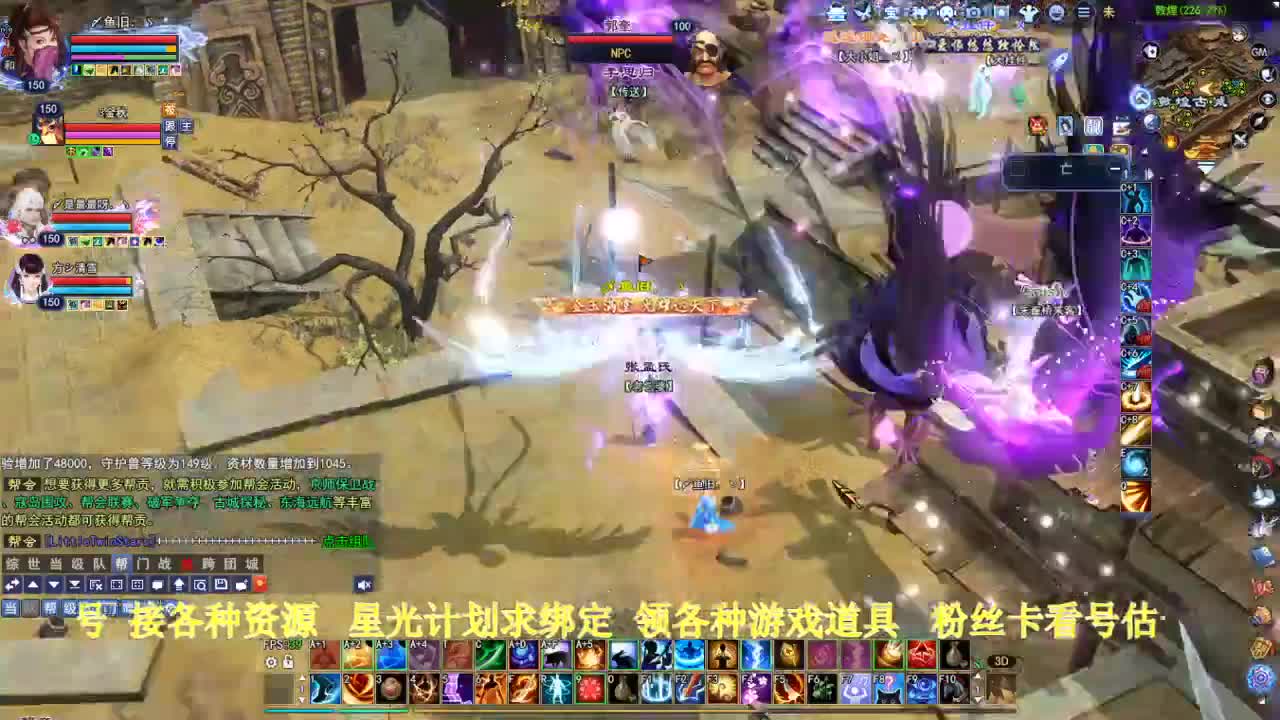Expand chat upward with the up-arrow icon
1280x720 pixels.
33,585
